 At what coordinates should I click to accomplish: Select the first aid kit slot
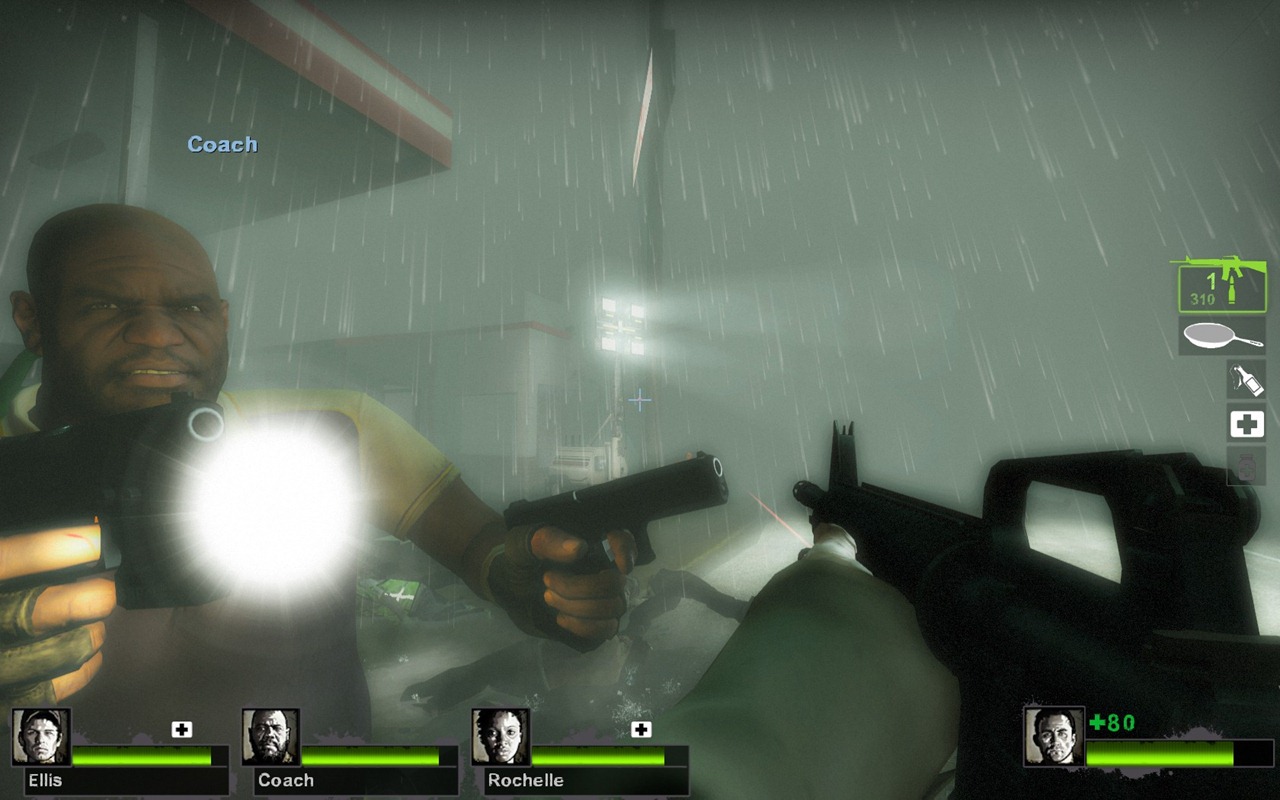1246,425
